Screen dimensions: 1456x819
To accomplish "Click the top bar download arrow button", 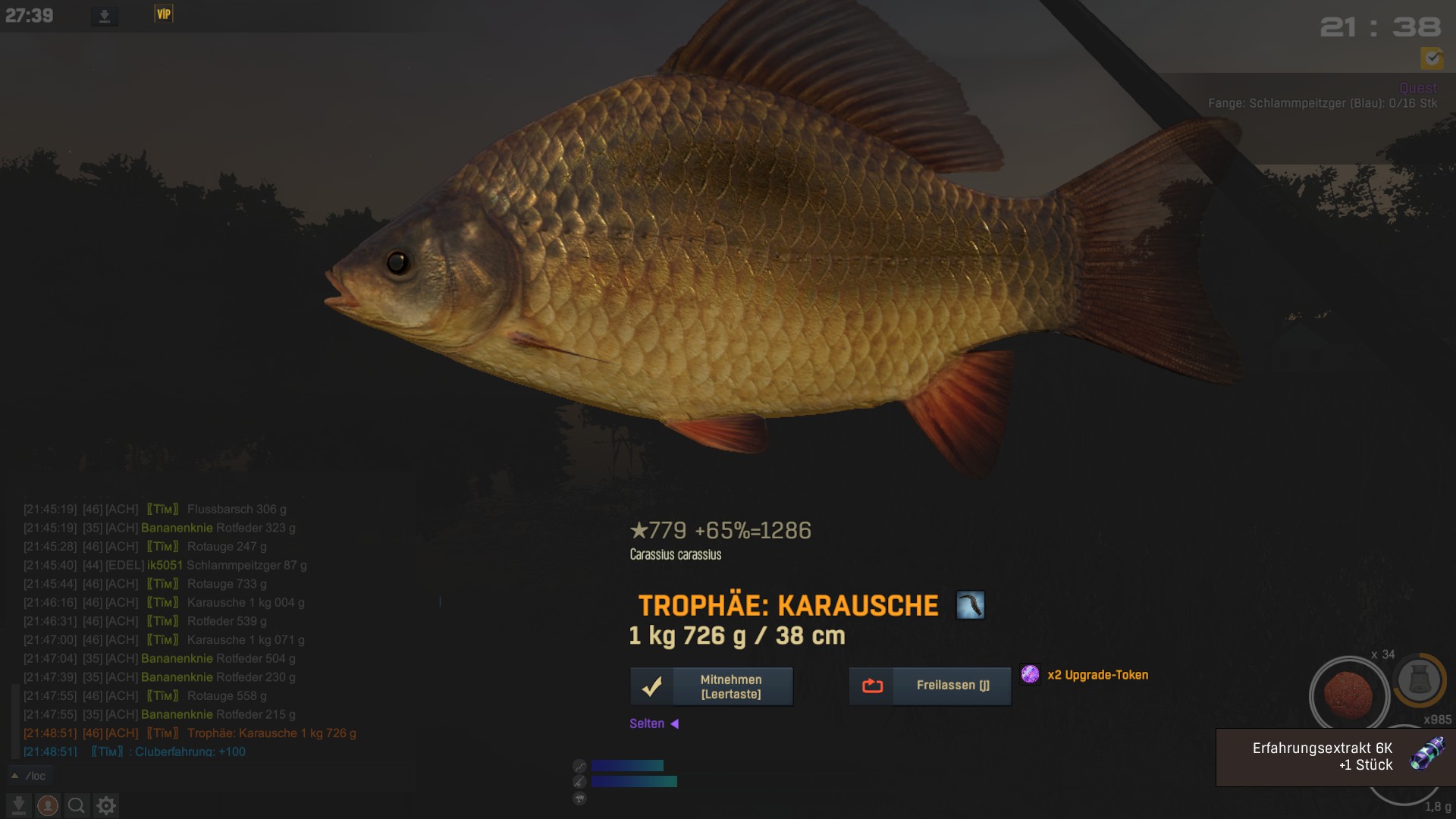I will [x=105, y=16].
